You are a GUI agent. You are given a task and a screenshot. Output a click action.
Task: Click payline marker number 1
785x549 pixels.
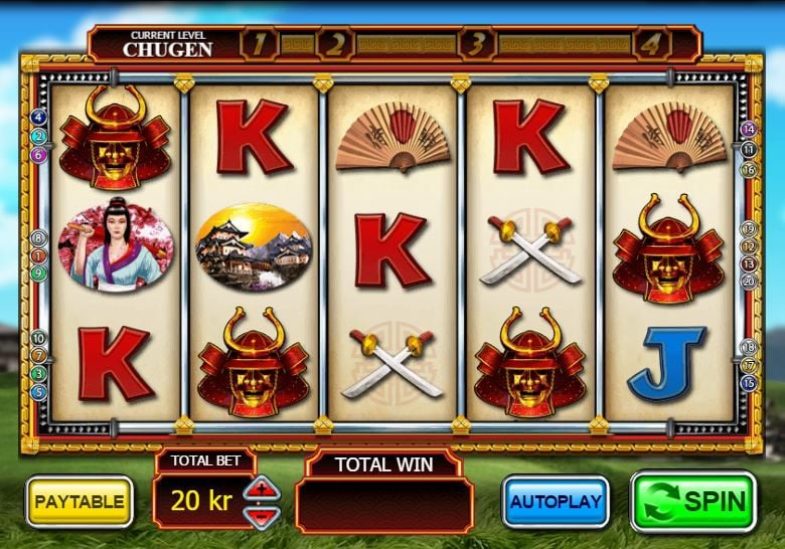tap(39, 256)
